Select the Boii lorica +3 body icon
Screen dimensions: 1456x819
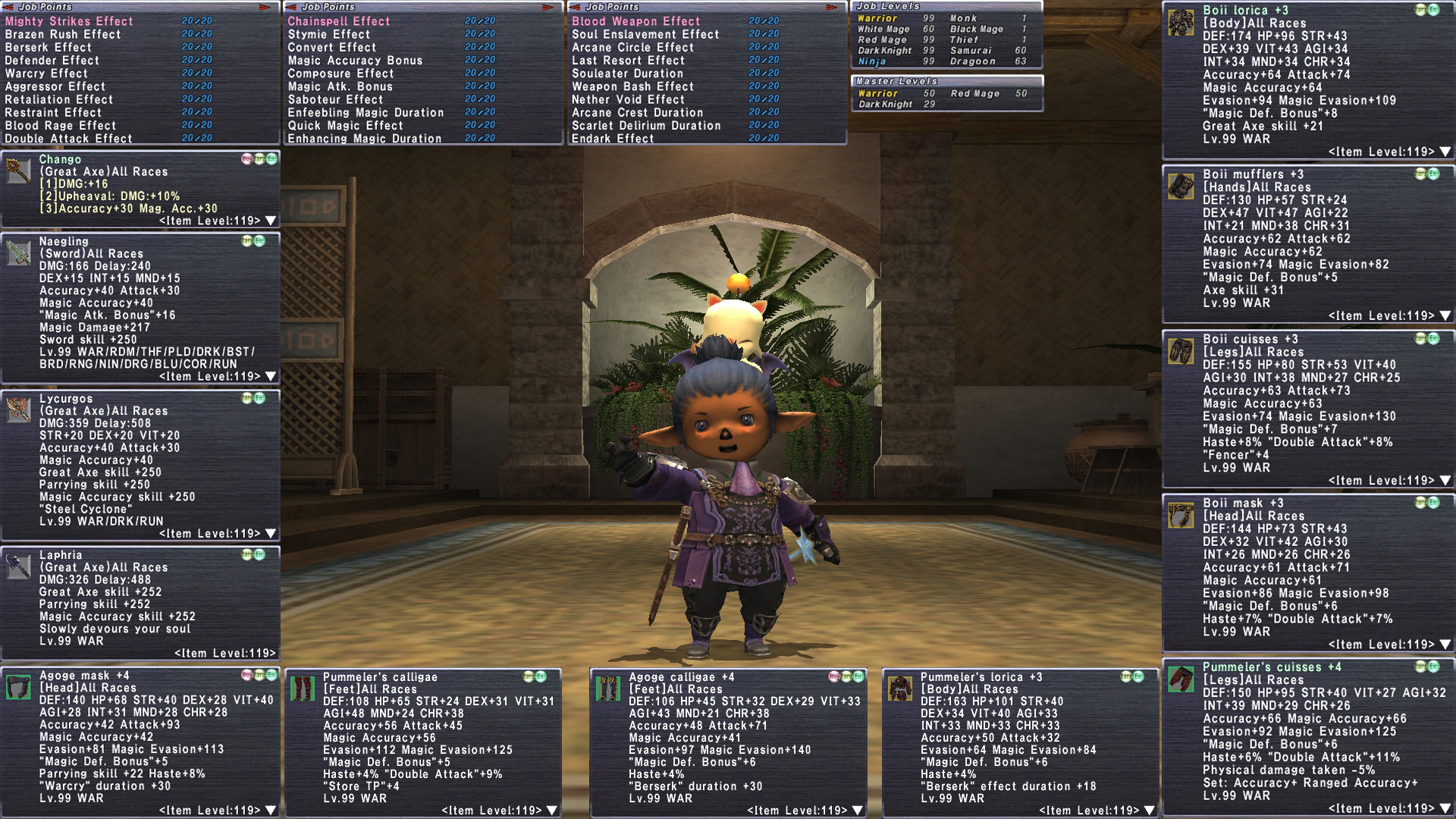(1181, 23)
